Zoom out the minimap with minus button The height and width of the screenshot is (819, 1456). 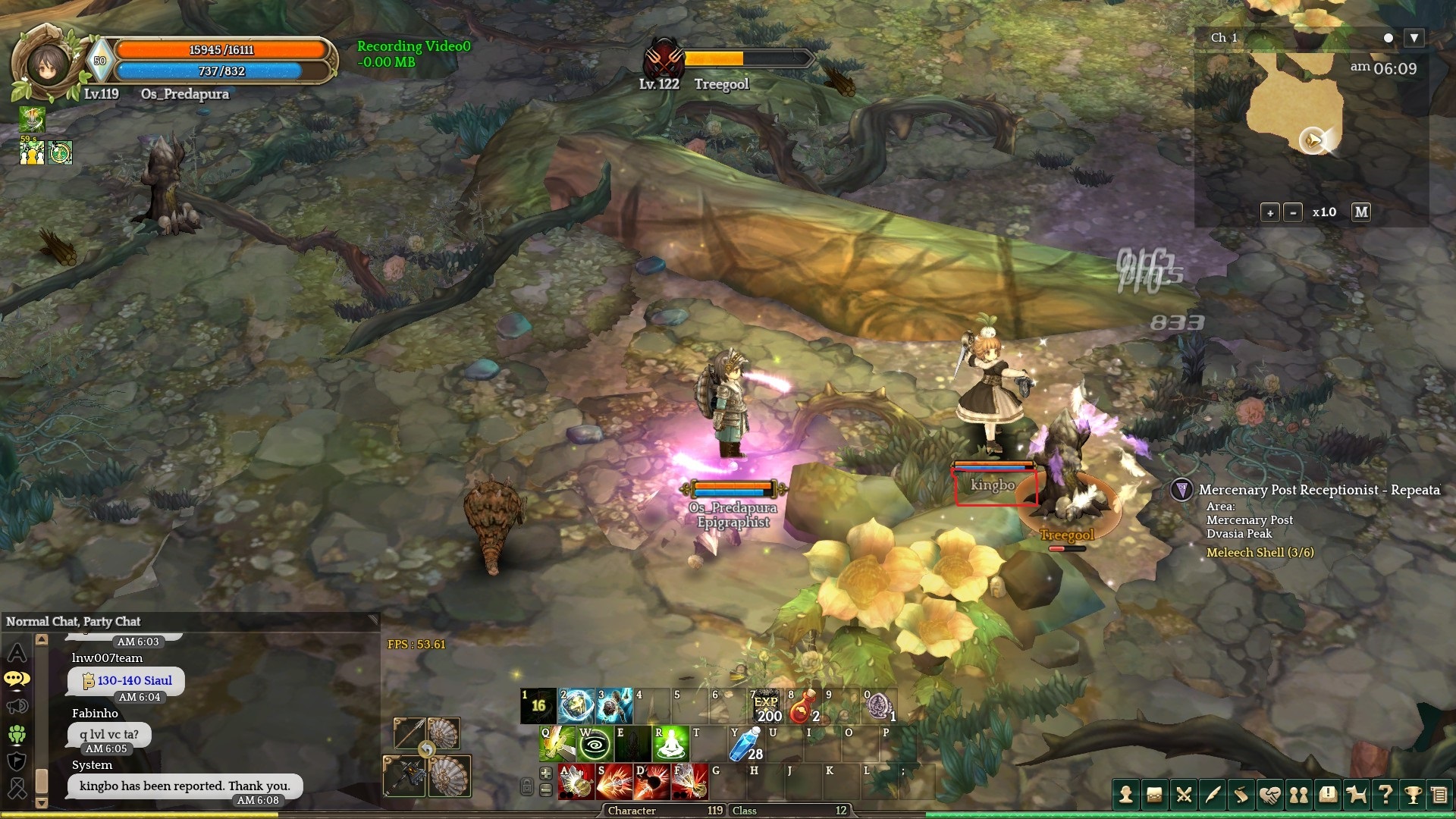pyautogui.click(x=1293, y=213)
